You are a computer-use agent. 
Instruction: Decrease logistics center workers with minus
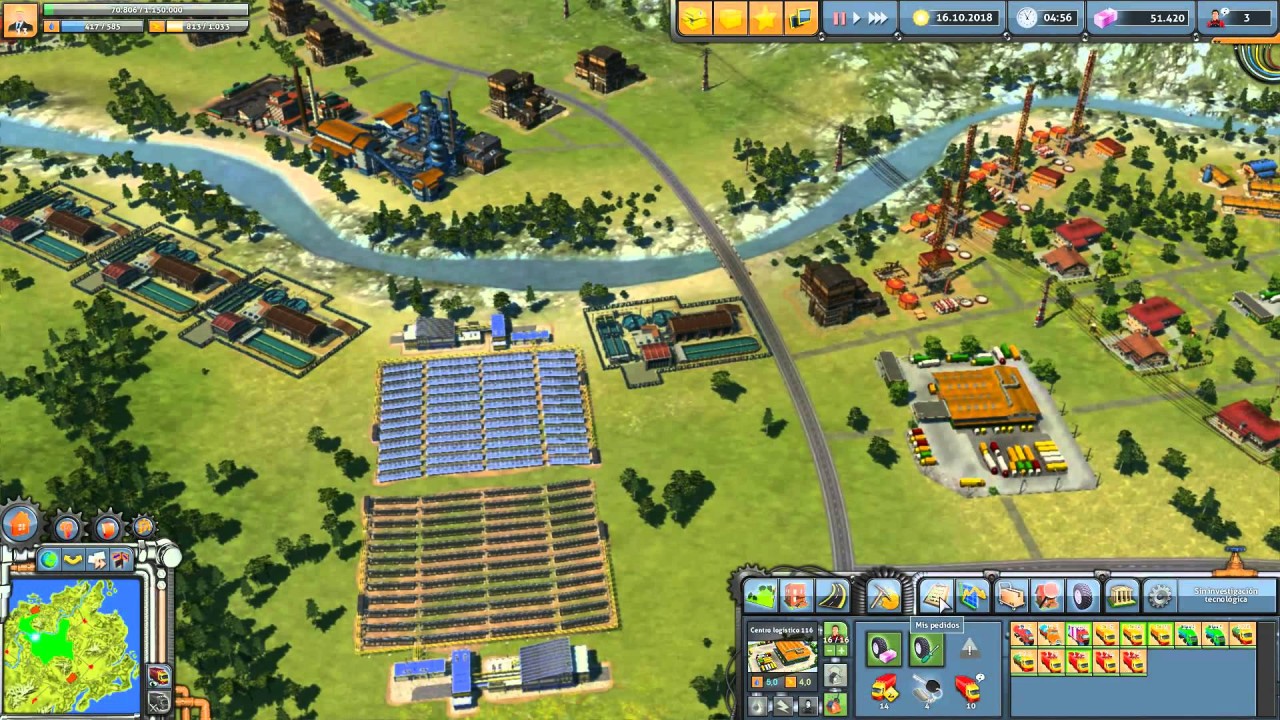827,650
